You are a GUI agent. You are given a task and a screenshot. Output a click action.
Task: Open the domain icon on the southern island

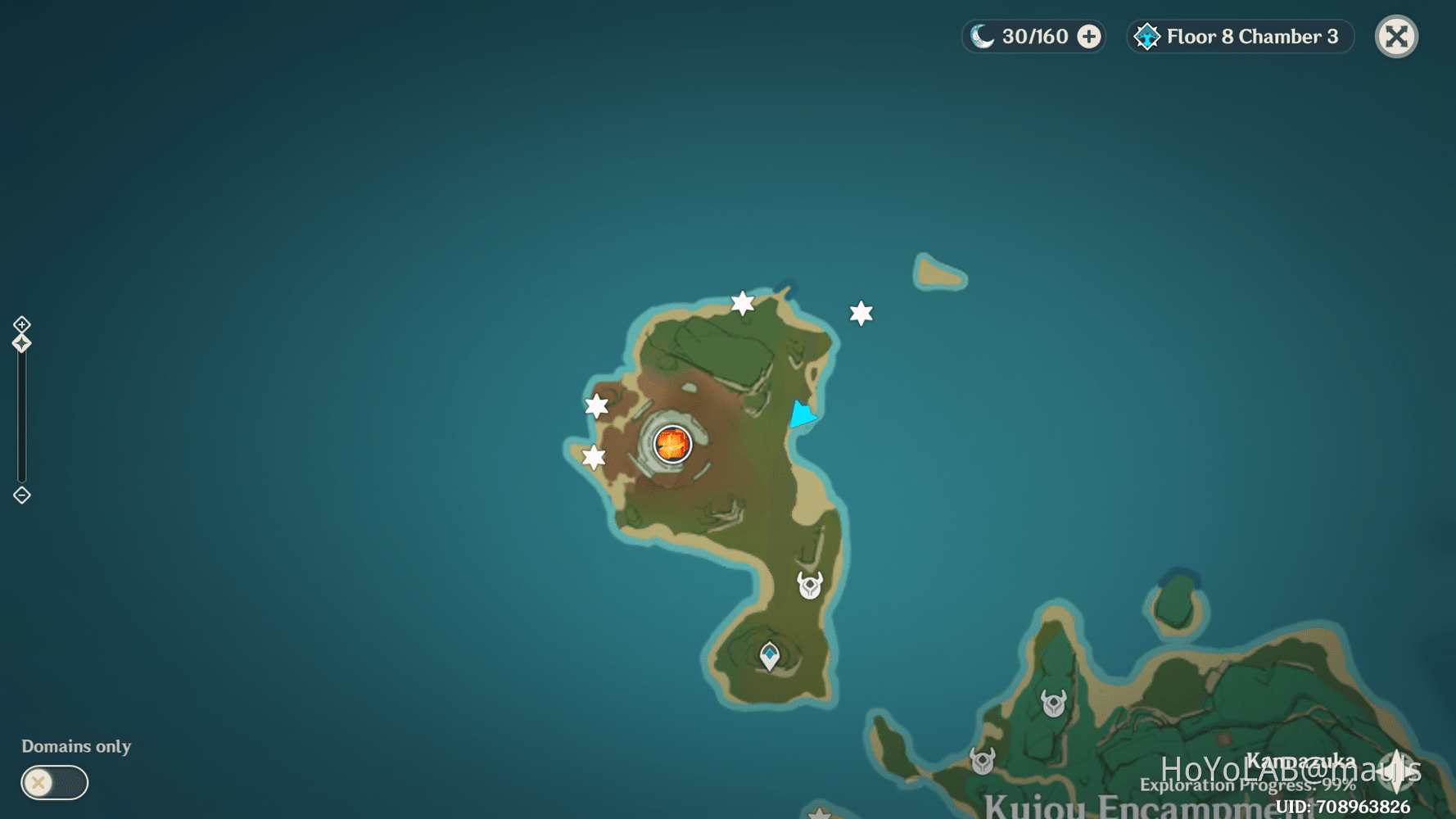(x=769, y=653)
